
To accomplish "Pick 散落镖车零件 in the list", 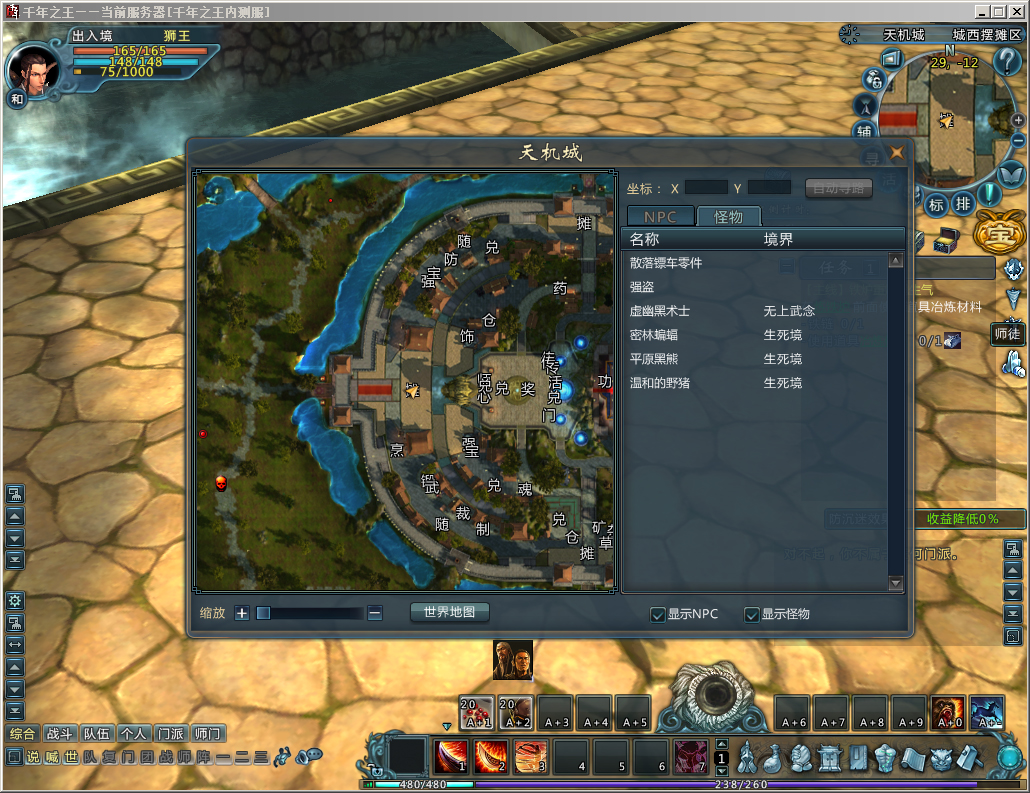I will point(666,263).
